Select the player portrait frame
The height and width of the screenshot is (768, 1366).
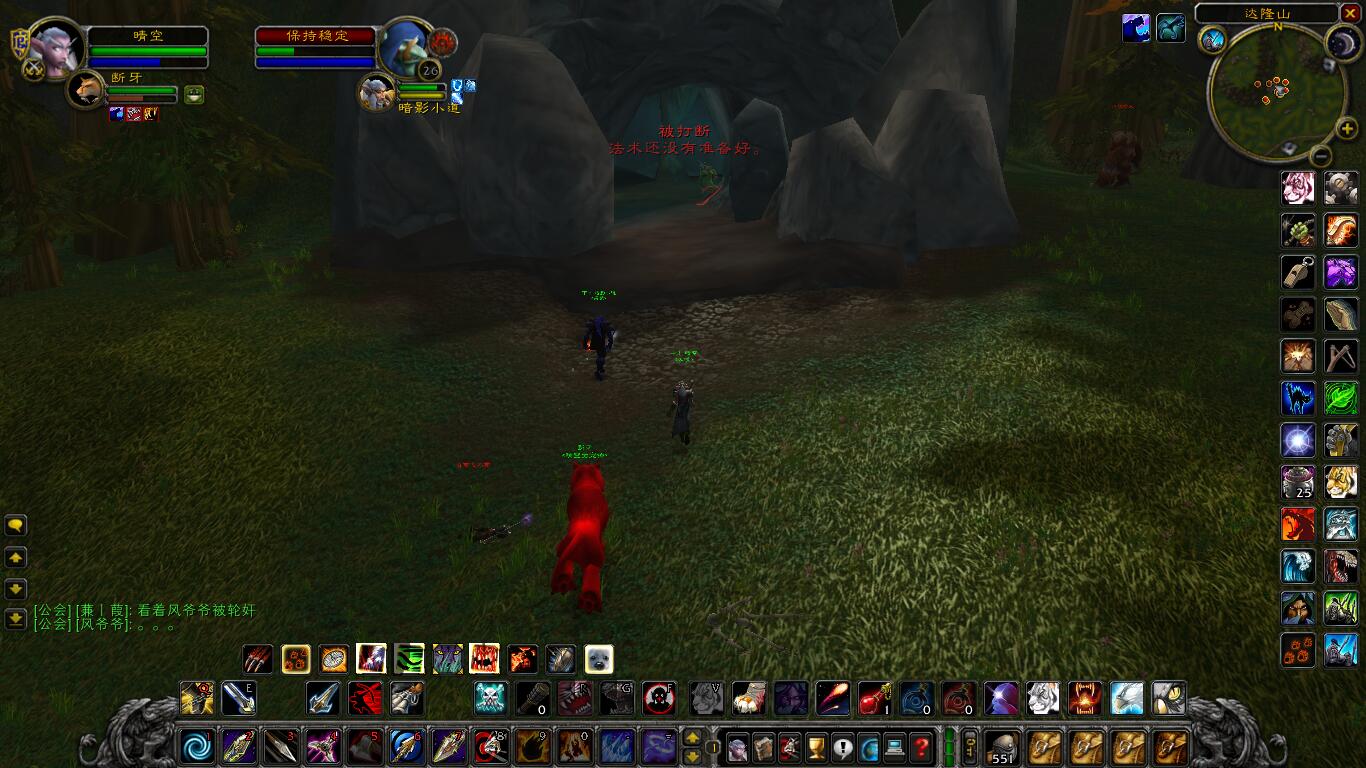55,47
